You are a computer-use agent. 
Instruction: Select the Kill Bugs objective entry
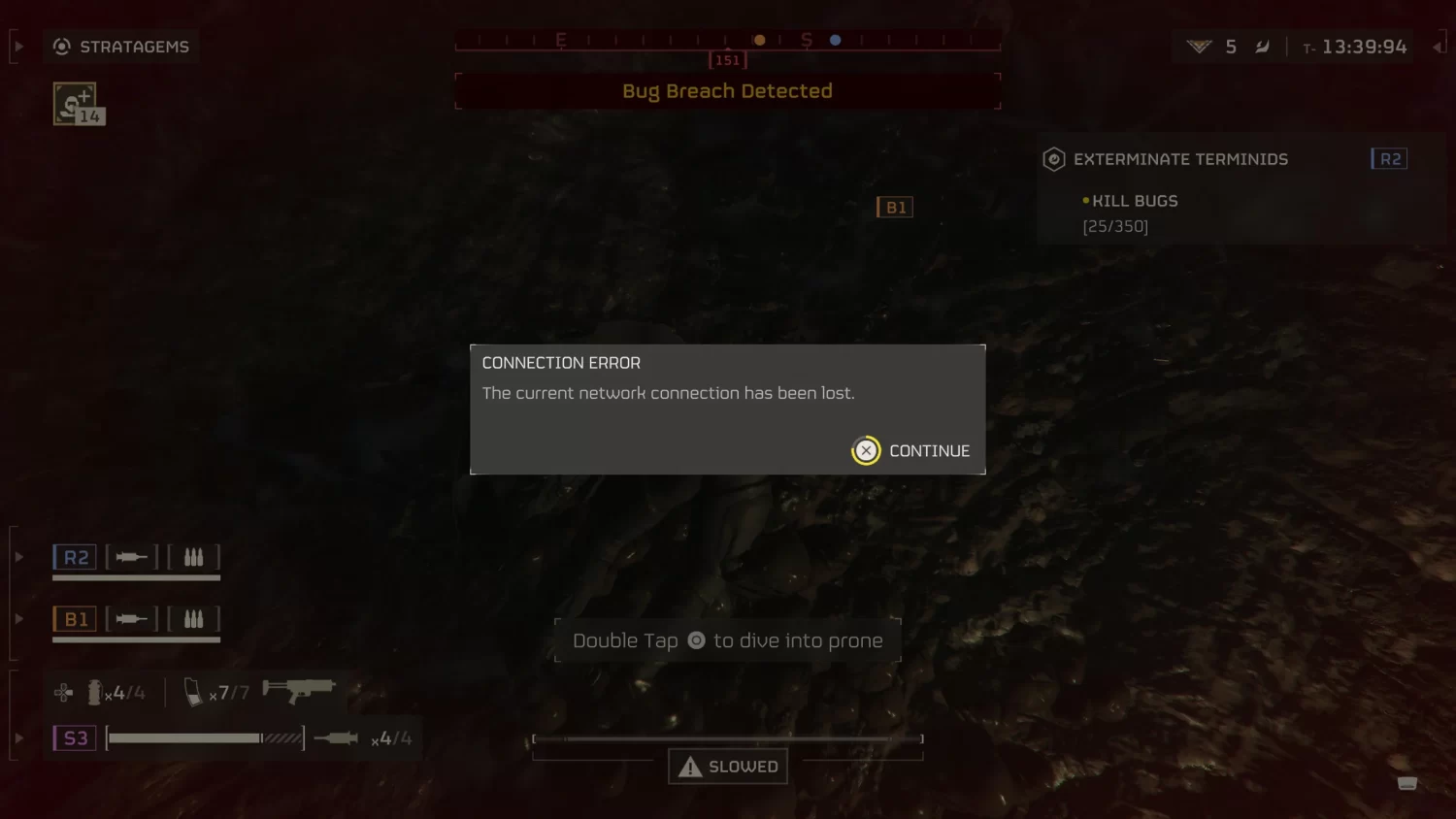pos(1135,201)
